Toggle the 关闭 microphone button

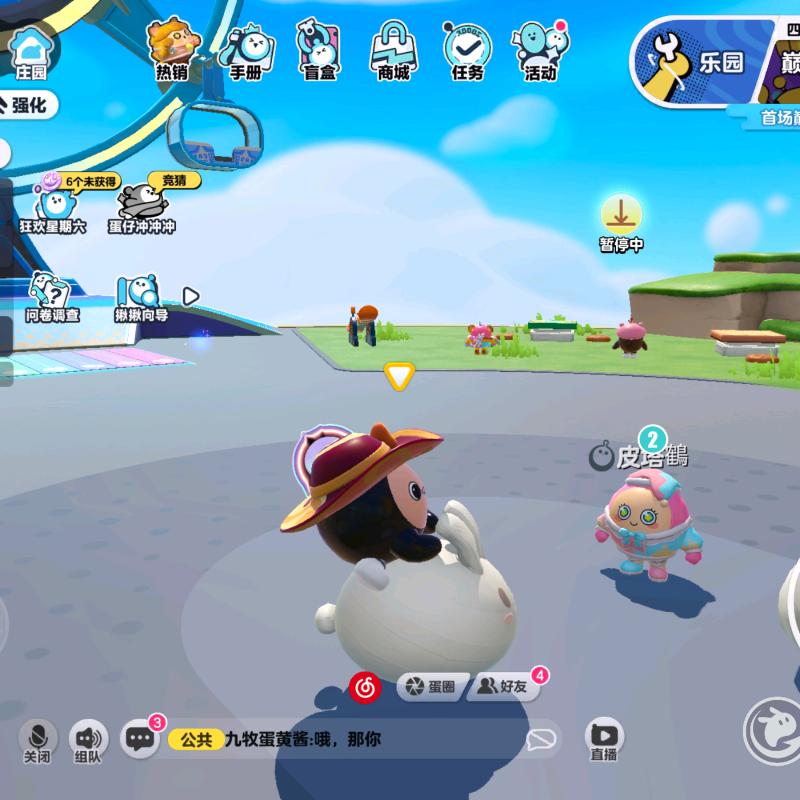(x=38, y=739)
